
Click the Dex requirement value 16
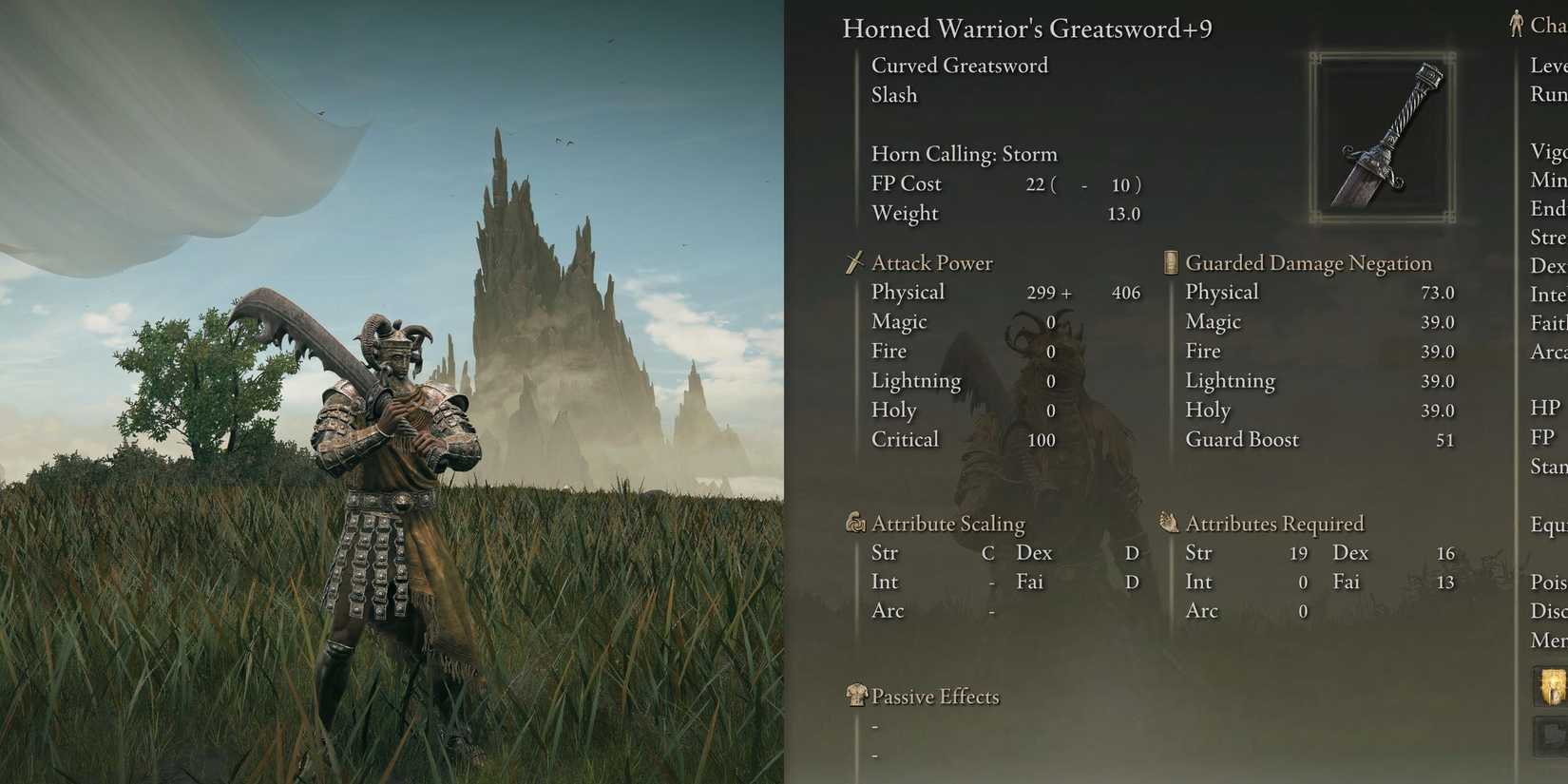point(1445,552)
